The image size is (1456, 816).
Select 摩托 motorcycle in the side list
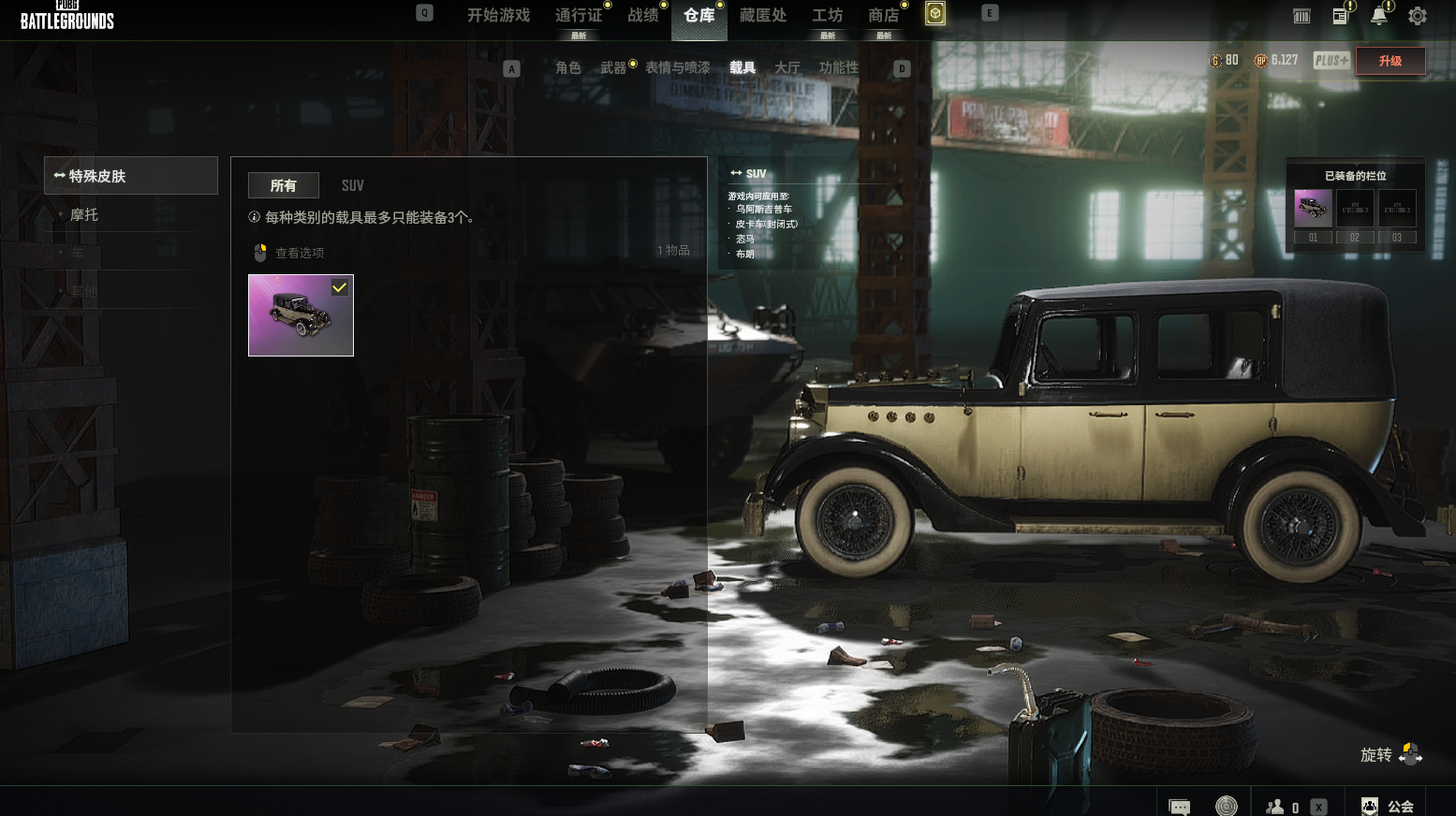tap(84, 215)
